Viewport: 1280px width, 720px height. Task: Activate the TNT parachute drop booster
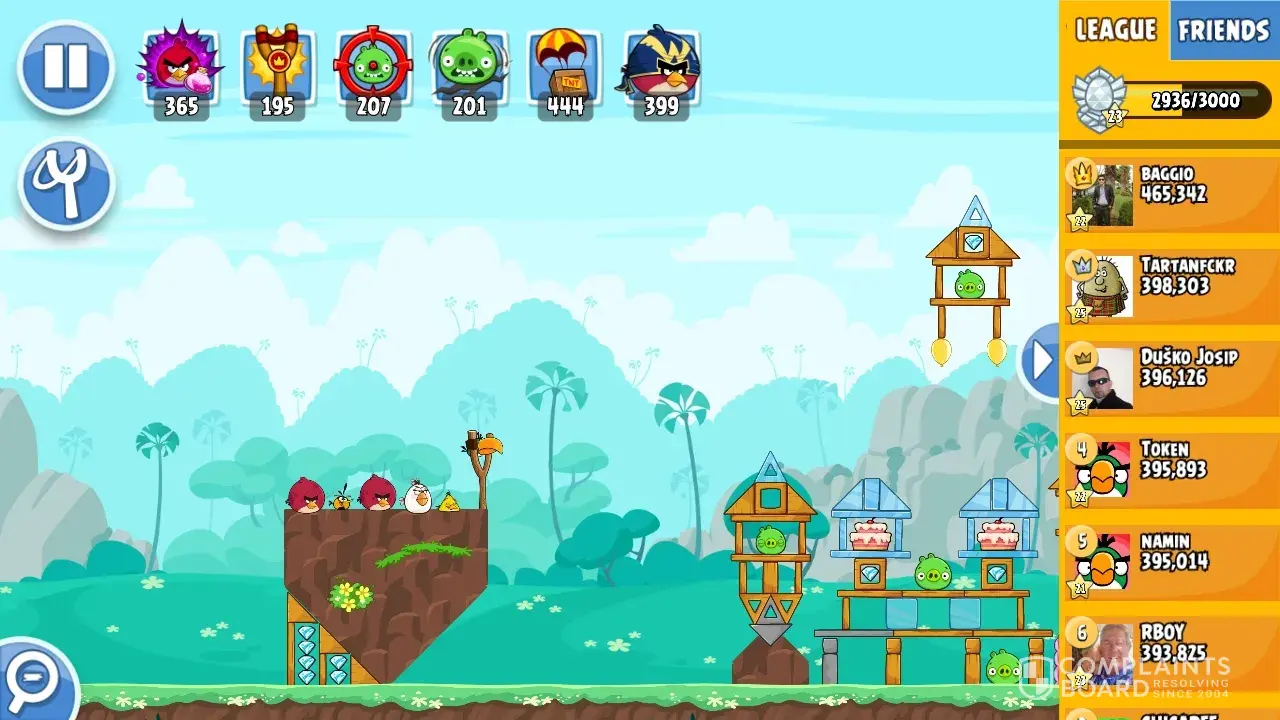click(565, 70)
